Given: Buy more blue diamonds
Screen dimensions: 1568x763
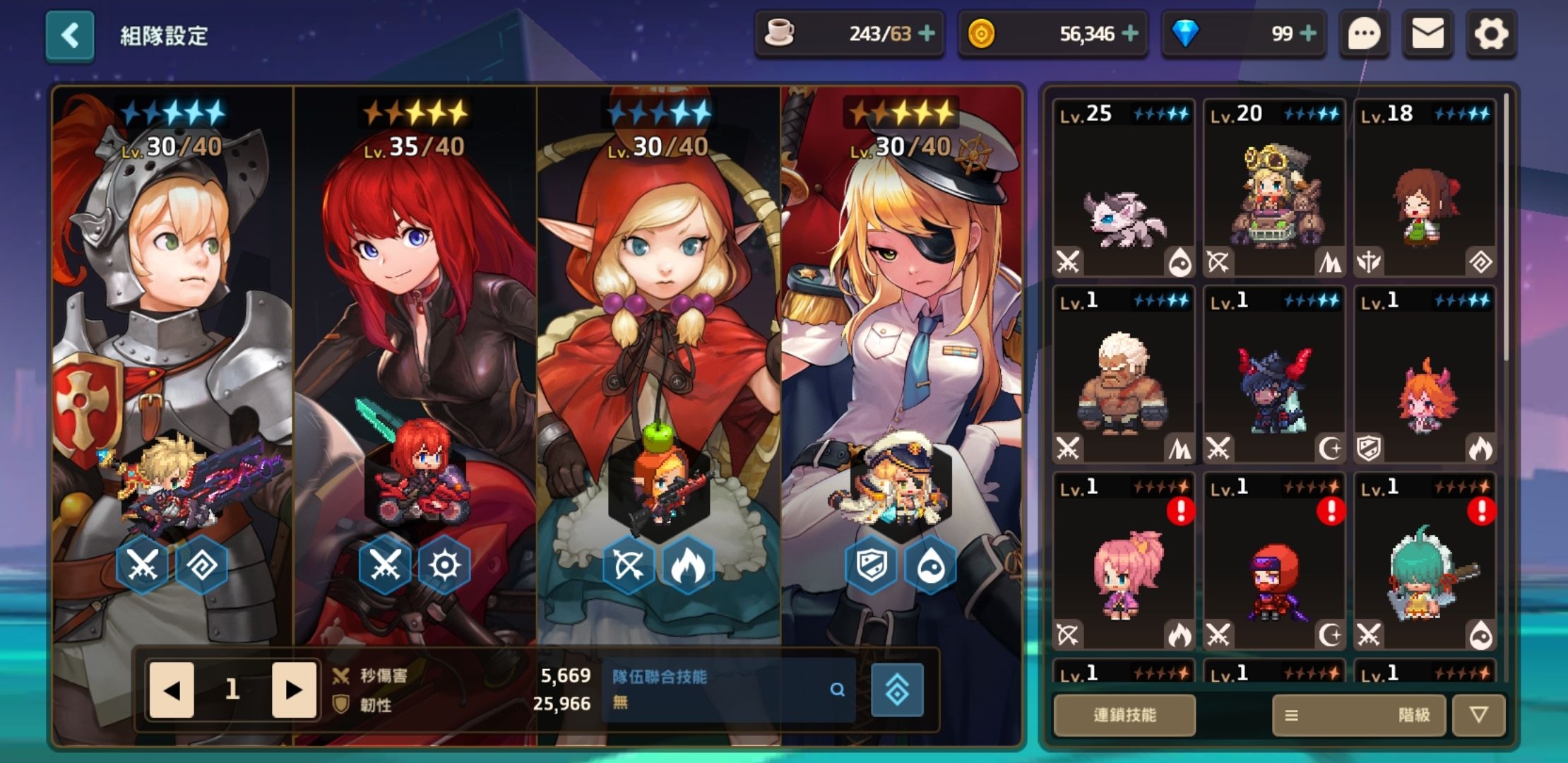Looking at the screenshot, I should [x=1308, y=33].
